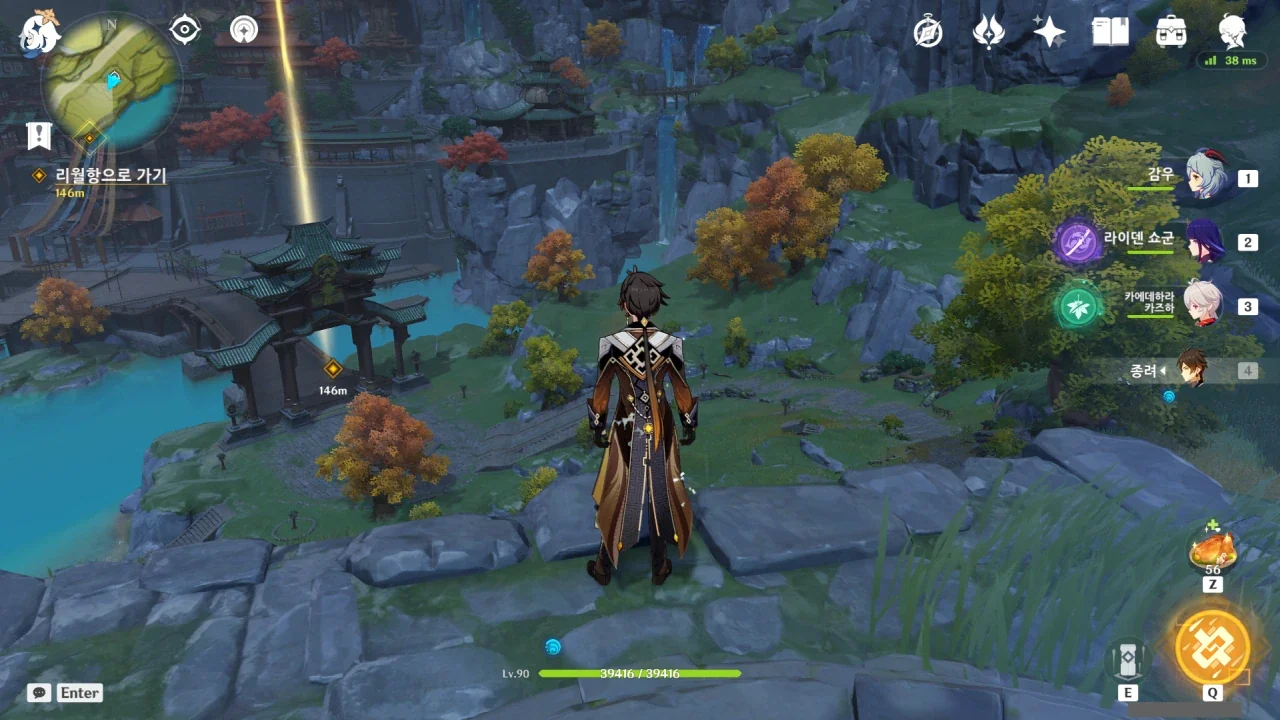Open the wish star icon
This screenshot has height=720, width=1280.
(1049, 32)
